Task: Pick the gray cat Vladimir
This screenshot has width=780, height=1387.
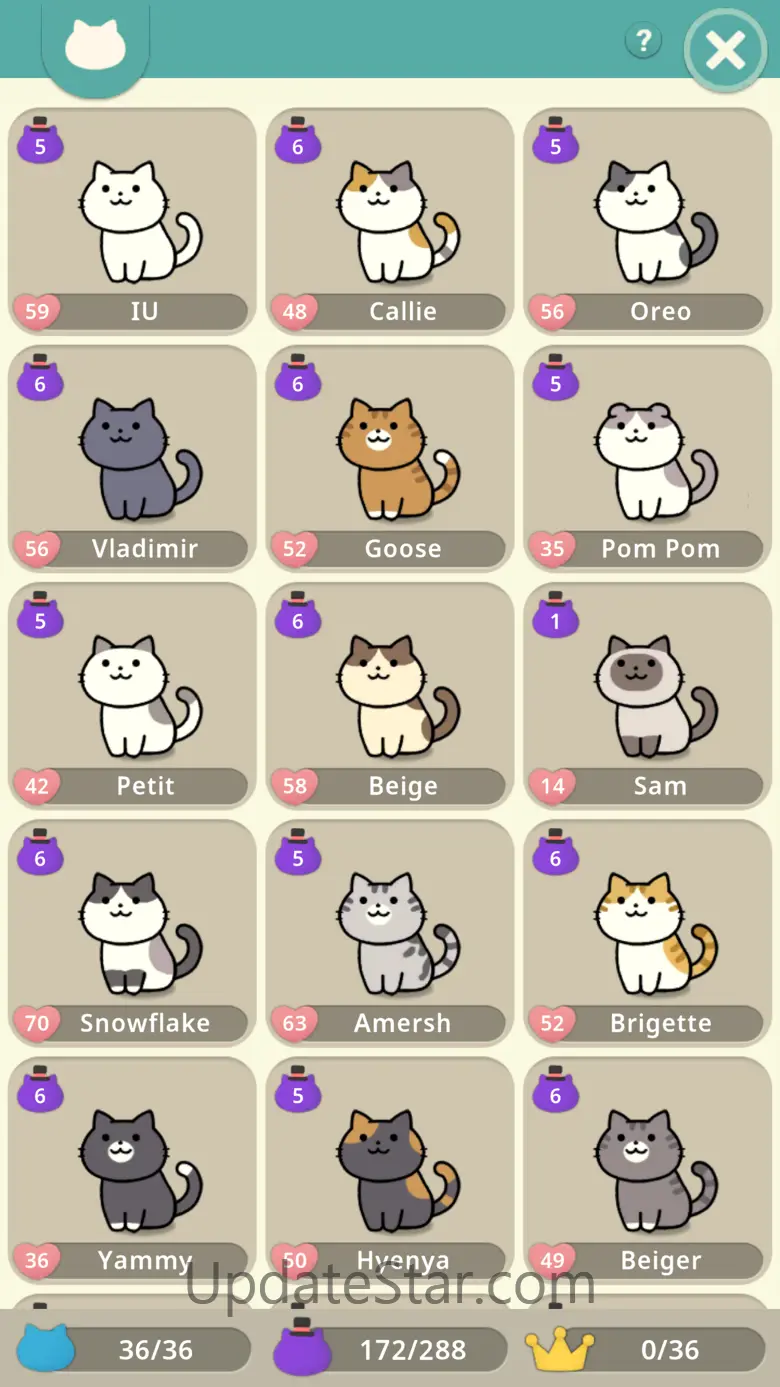Action: tap(132, 459)
